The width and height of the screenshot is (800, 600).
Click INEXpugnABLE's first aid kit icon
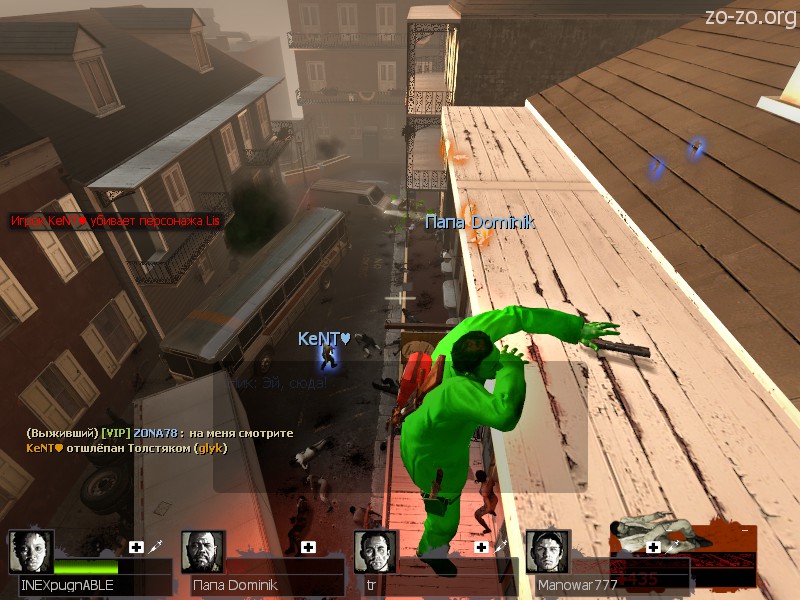click(137, 547)
